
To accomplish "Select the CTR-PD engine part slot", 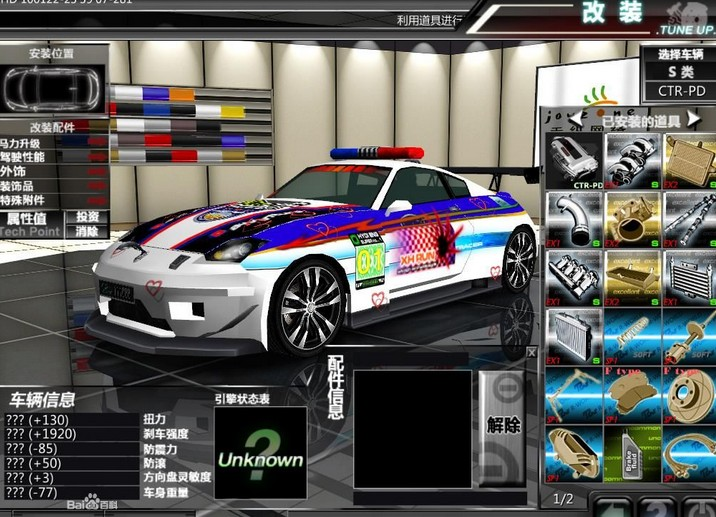I will [x=573, y=161].
